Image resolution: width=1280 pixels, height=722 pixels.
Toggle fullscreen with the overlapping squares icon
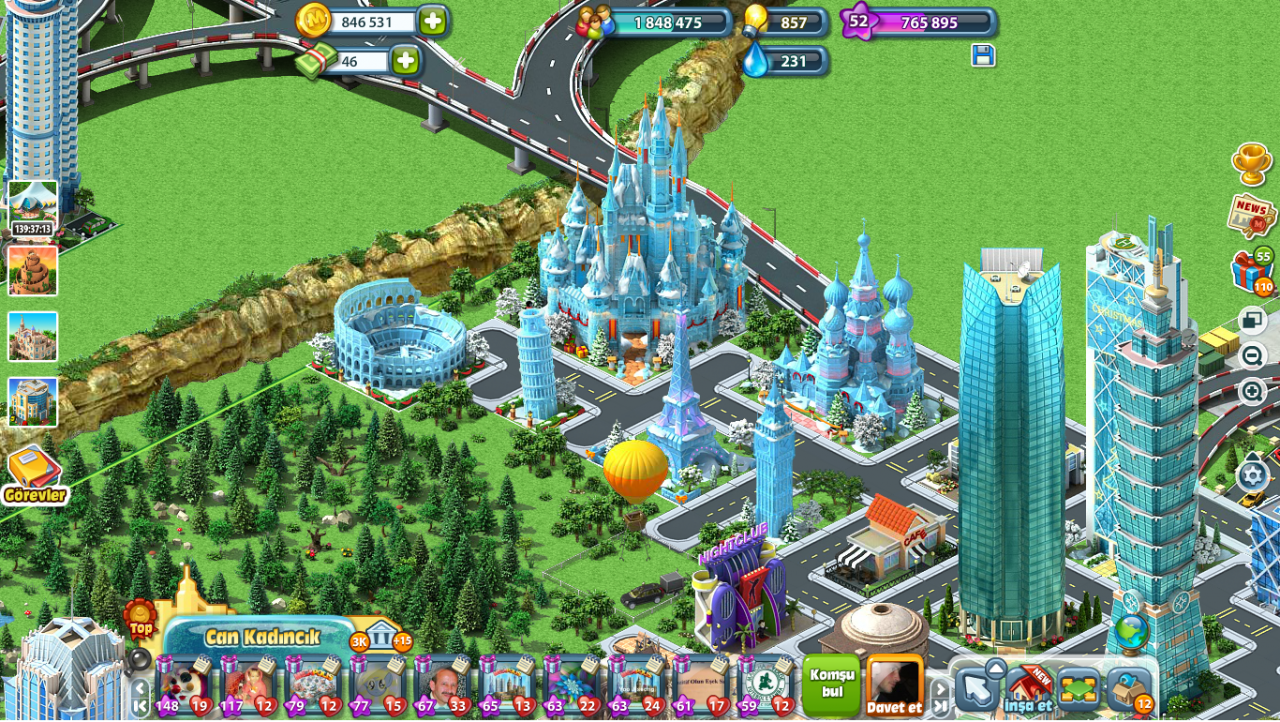[1252, 321]
